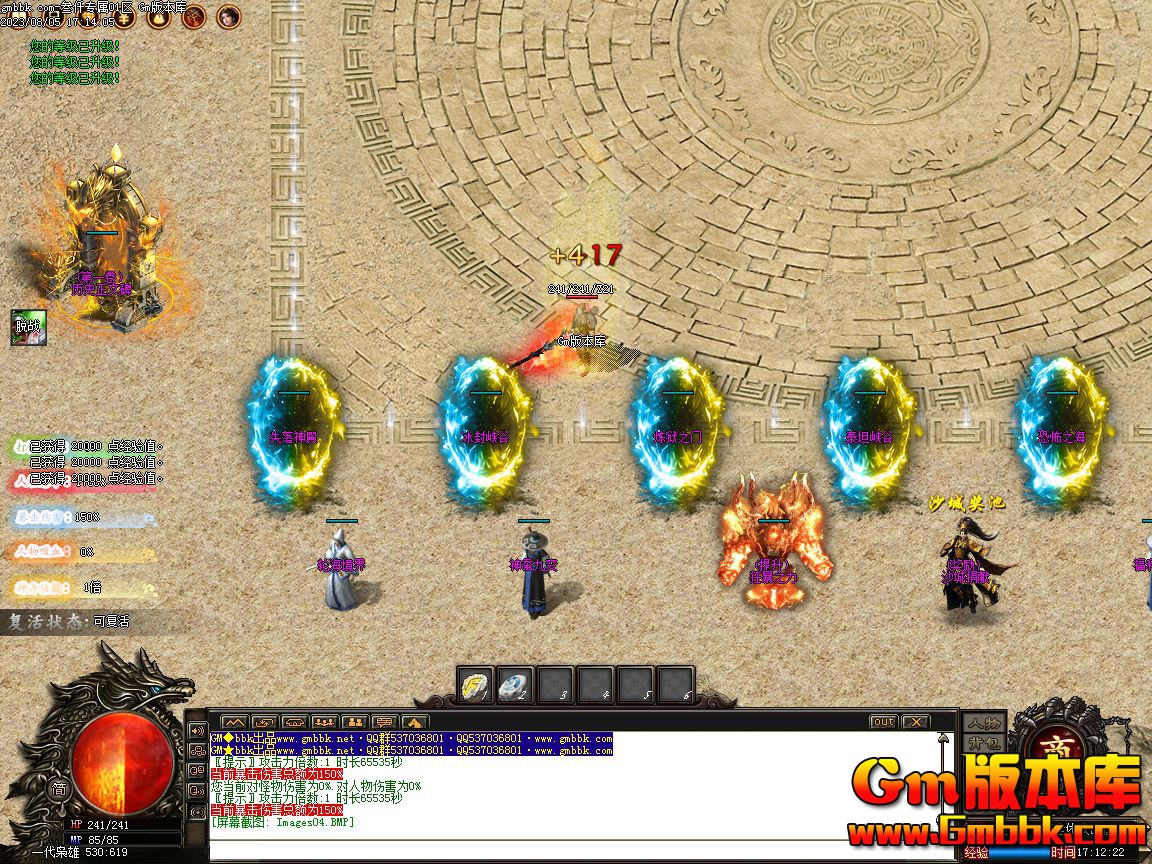1152x864 pixels.
Task: Click the gold pouch icon at top
Action: pyautogui.click(x=158, y=16)
